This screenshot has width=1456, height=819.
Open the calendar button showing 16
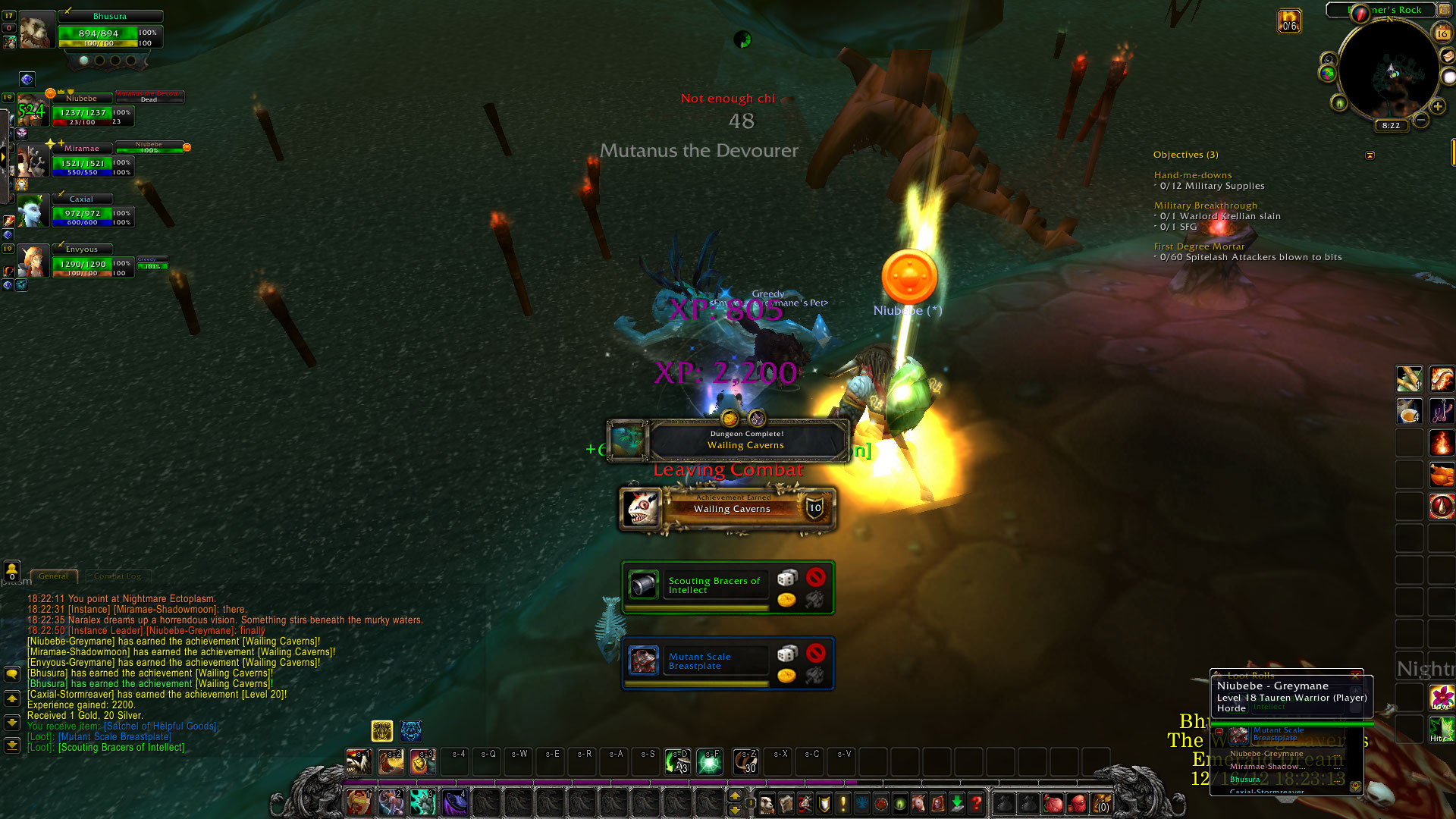coord(1442,33)
